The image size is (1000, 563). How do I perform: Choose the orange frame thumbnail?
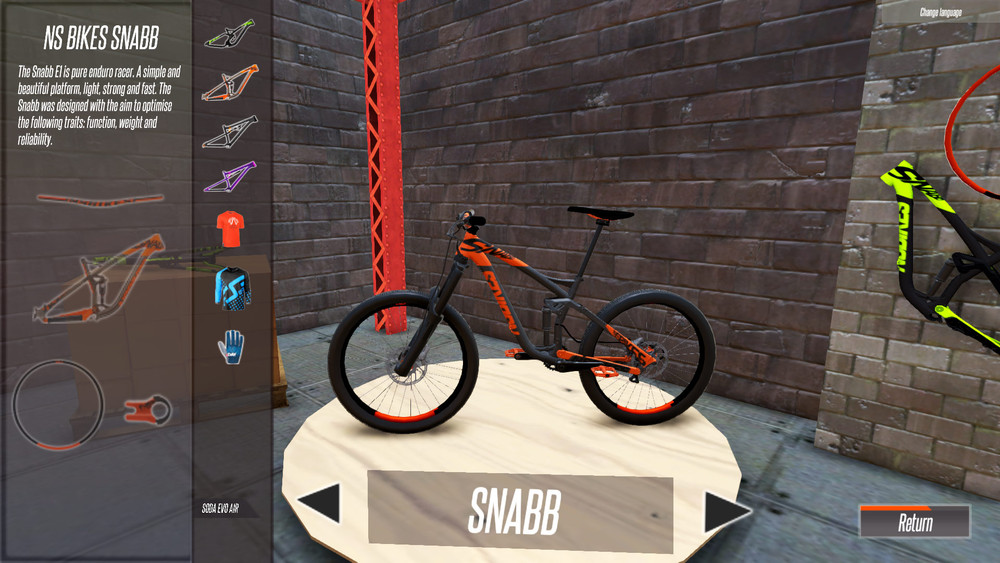230,84
